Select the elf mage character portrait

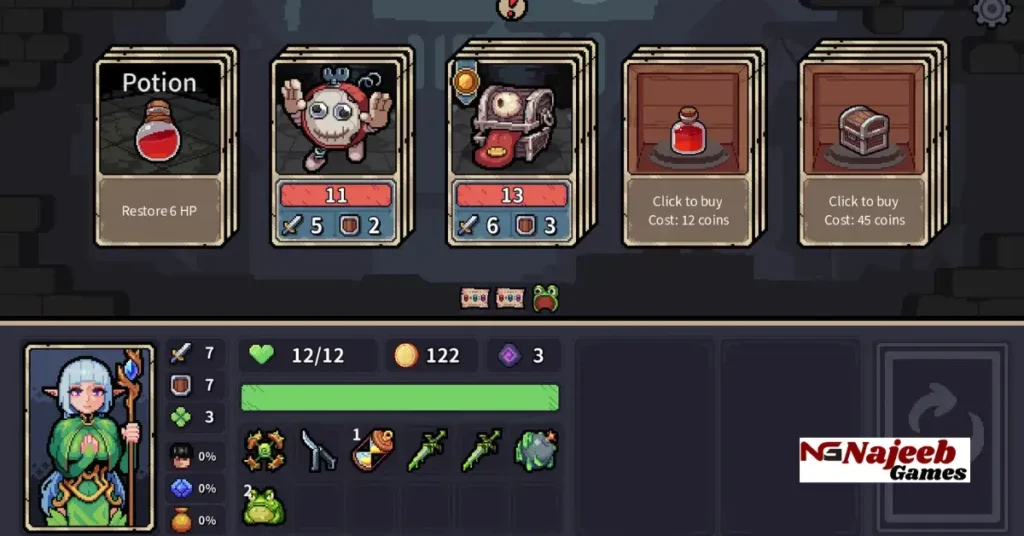[90, 436]
